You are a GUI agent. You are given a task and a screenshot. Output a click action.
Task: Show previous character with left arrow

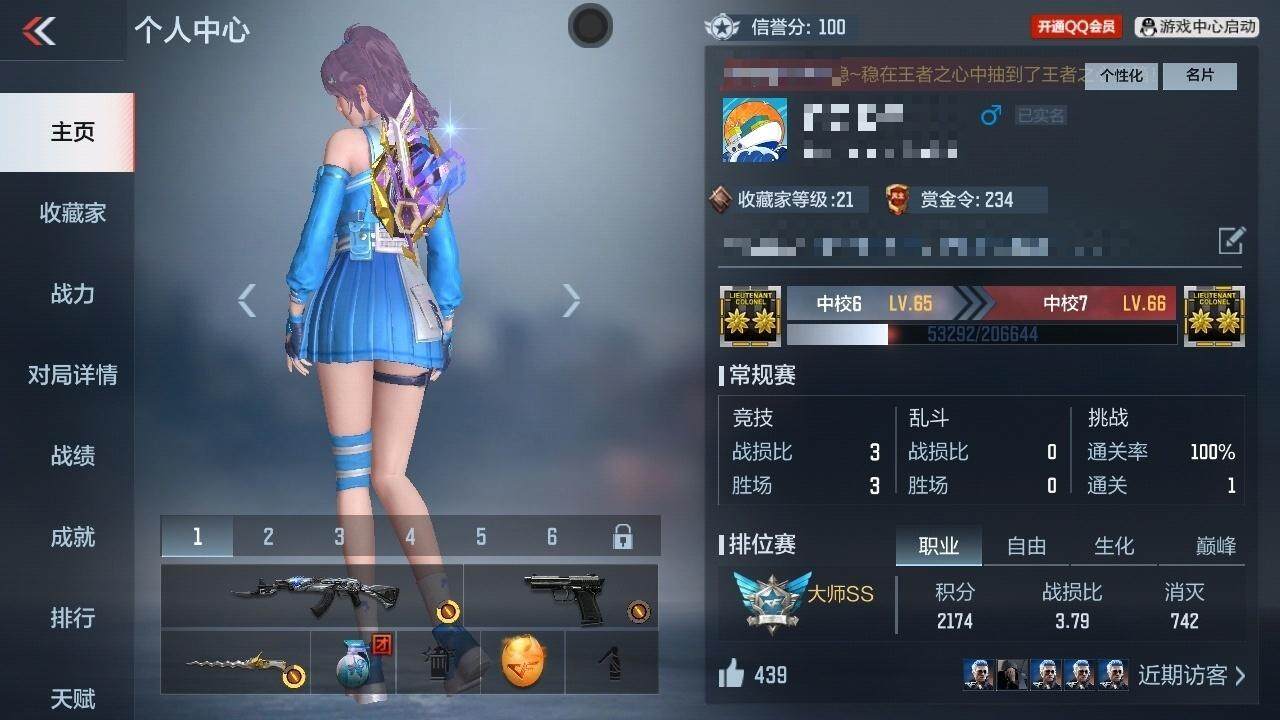[247, 300]
